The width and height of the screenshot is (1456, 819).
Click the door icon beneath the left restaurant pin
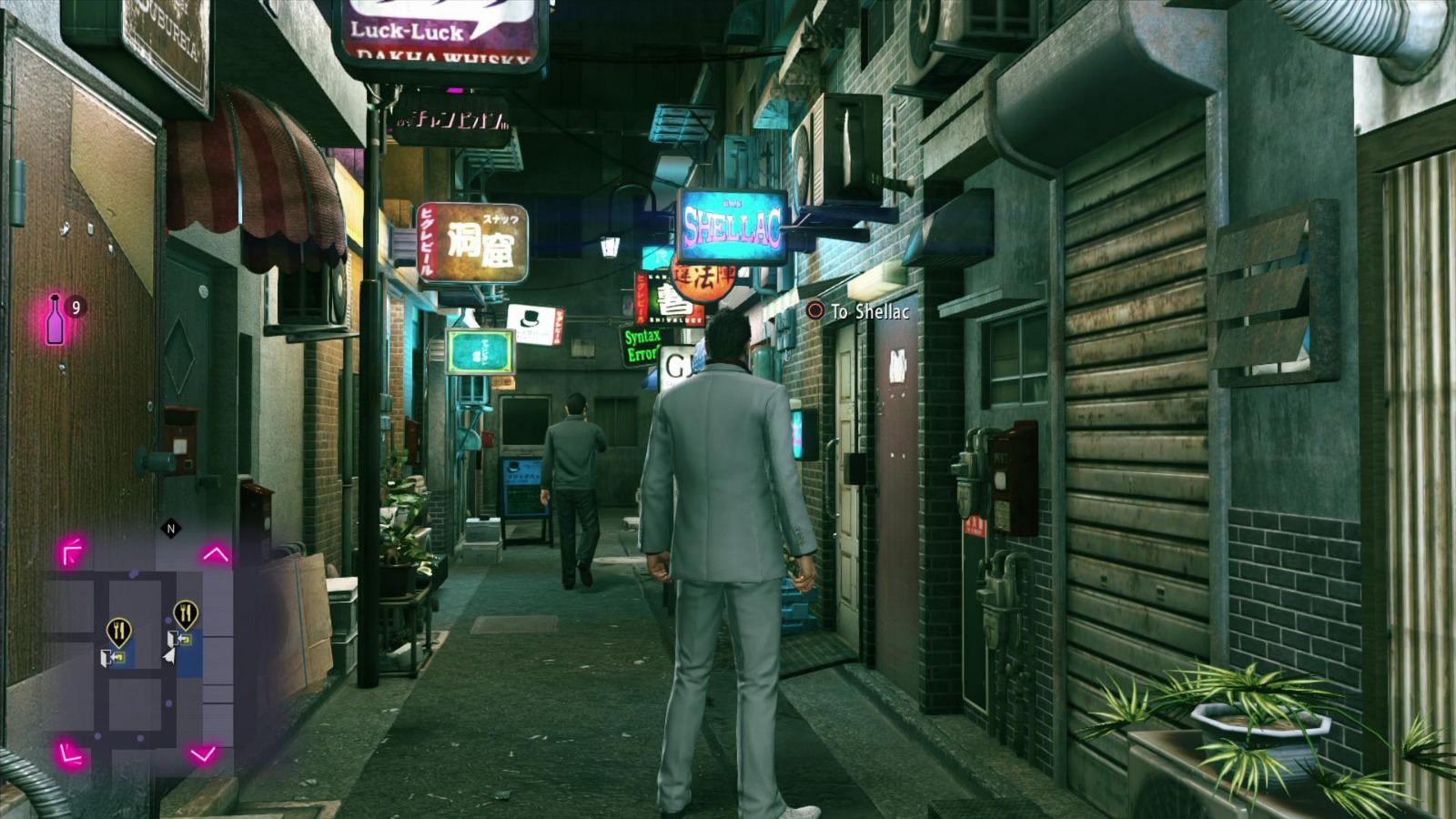tap(115, 658)
